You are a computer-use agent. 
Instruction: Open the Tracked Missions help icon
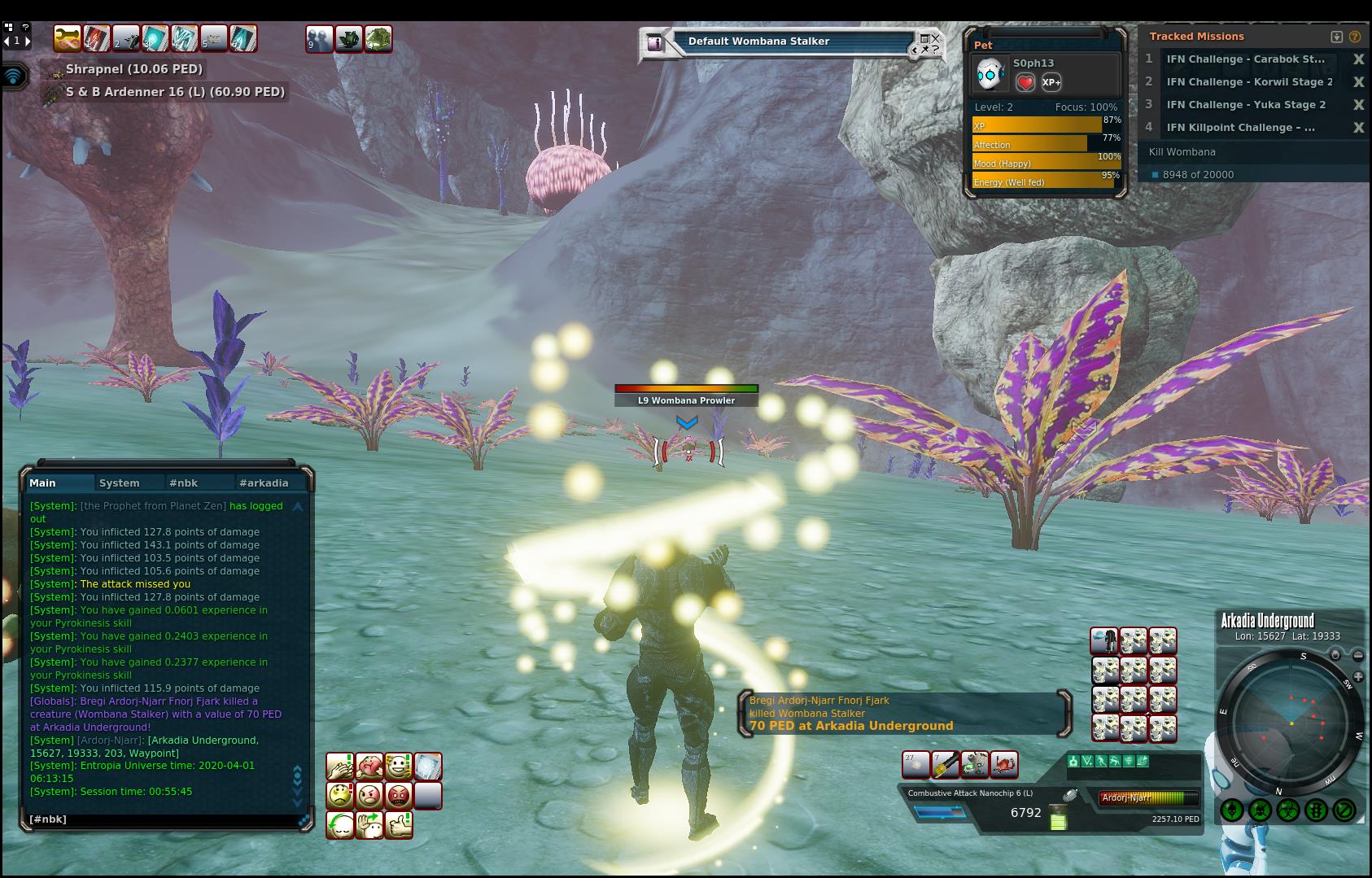click(1355, 37)
